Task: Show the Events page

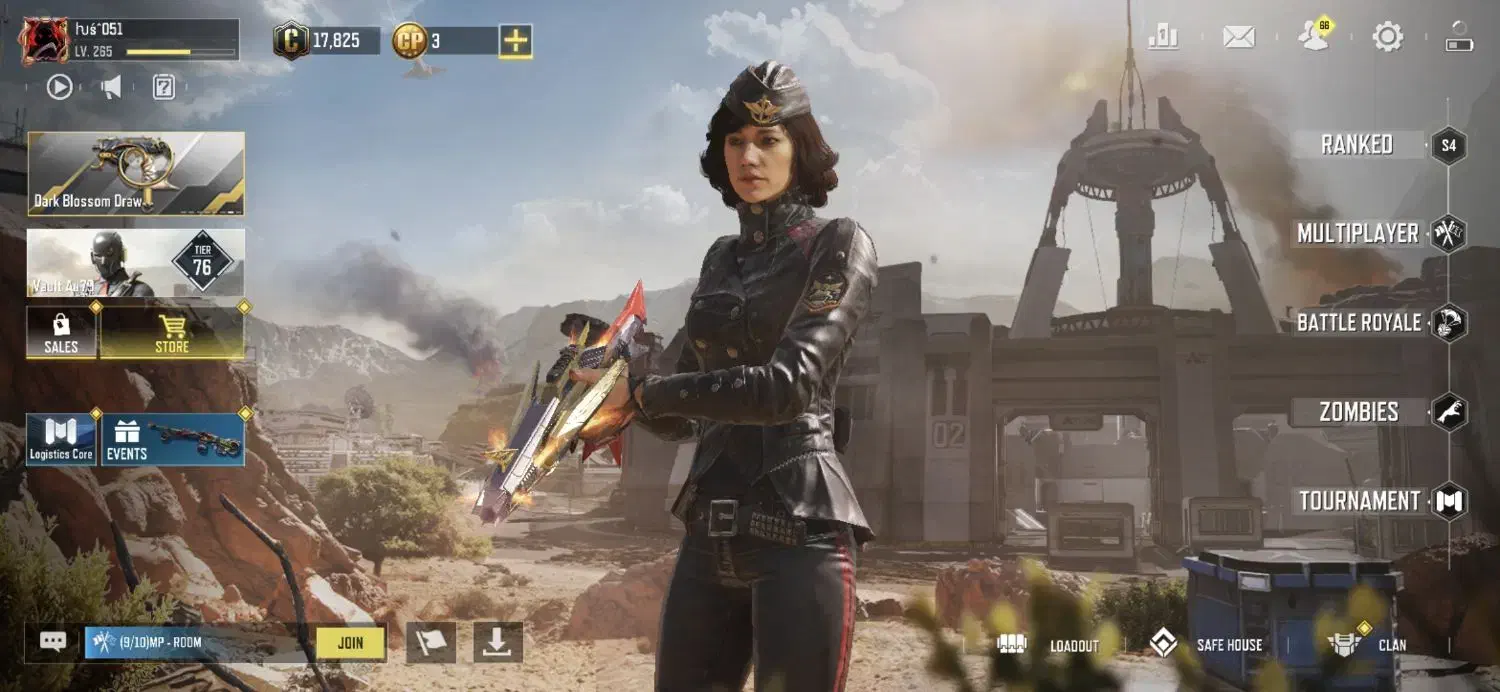Action: tap(173, 440)
